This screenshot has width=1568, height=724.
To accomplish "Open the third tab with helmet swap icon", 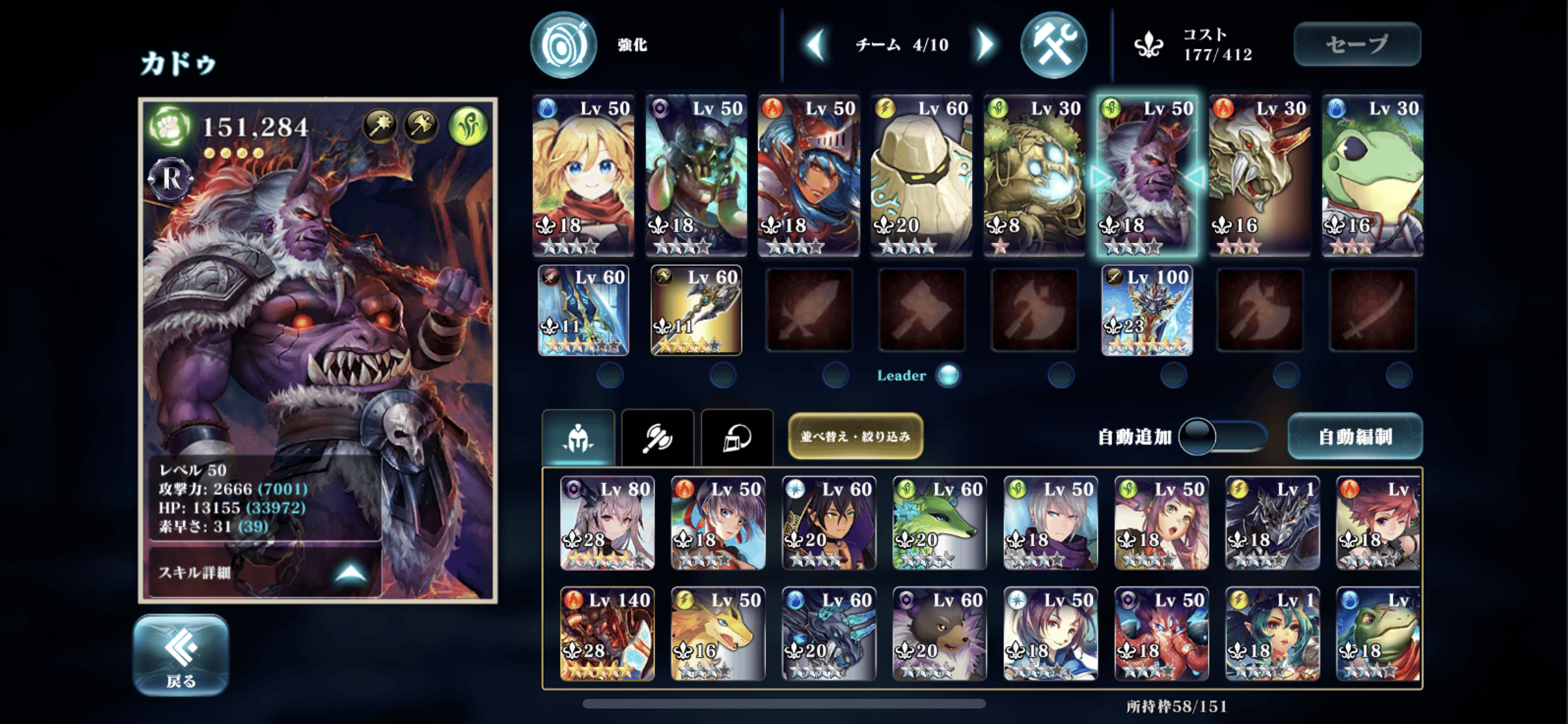I will tap(736, 438).
